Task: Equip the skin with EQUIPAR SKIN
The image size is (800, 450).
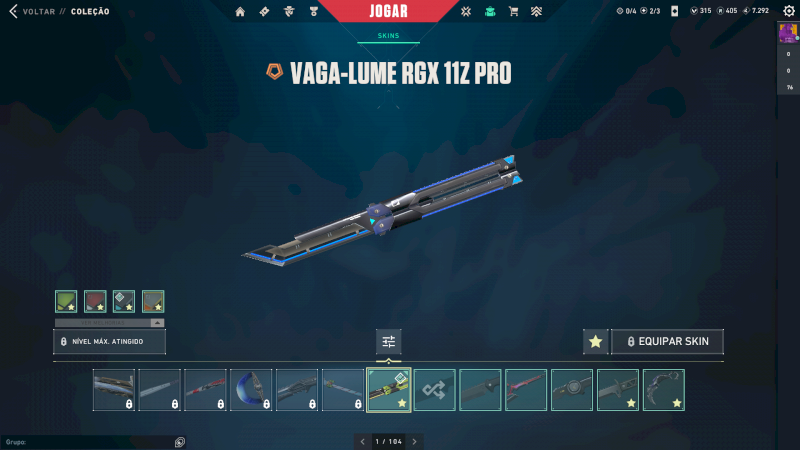Action: 667,342
